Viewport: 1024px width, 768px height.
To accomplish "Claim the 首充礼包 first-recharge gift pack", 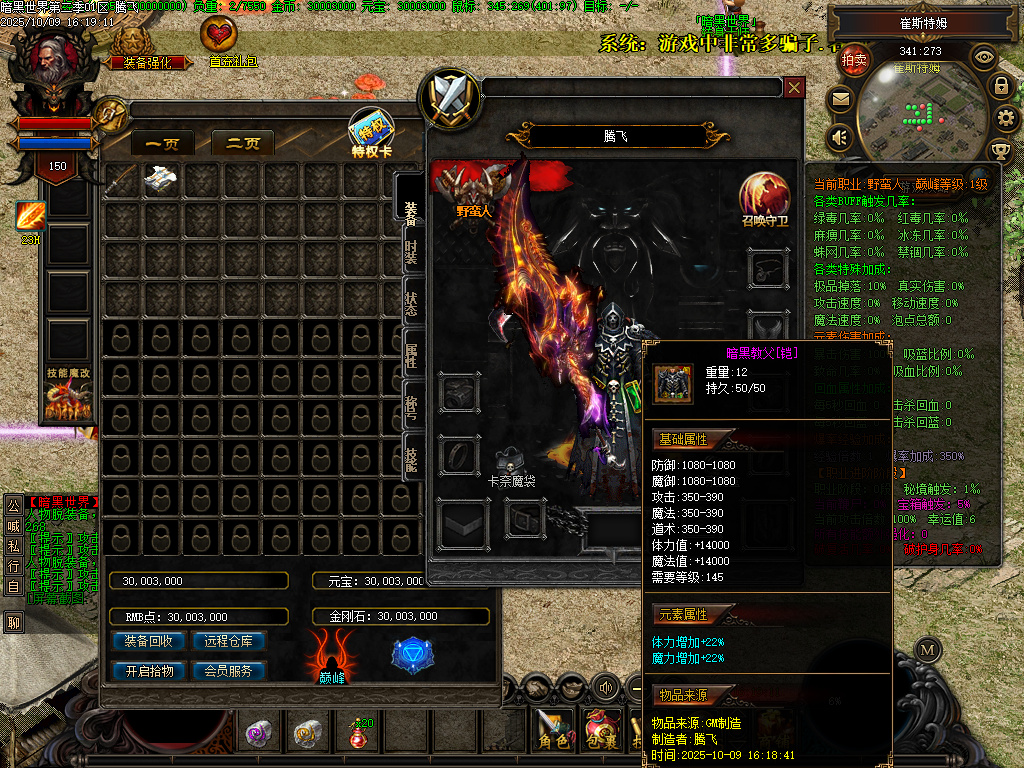I will pyautogui.click(x=220, y=41).
